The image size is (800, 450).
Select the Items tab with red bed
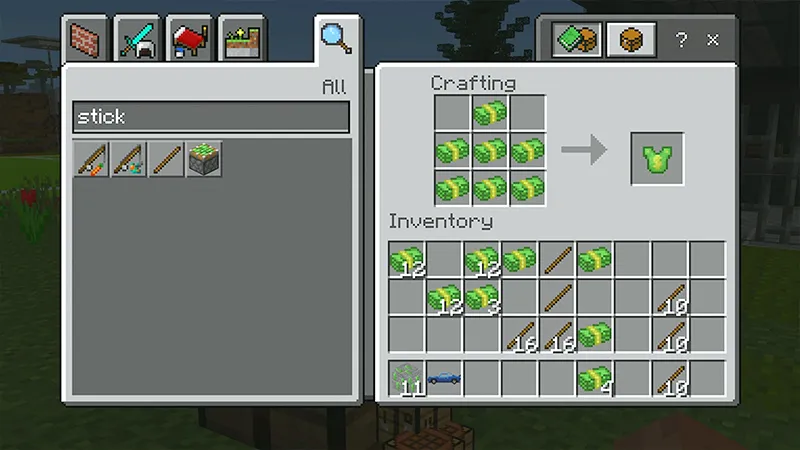pyautogui.click(x=189, y=40)
